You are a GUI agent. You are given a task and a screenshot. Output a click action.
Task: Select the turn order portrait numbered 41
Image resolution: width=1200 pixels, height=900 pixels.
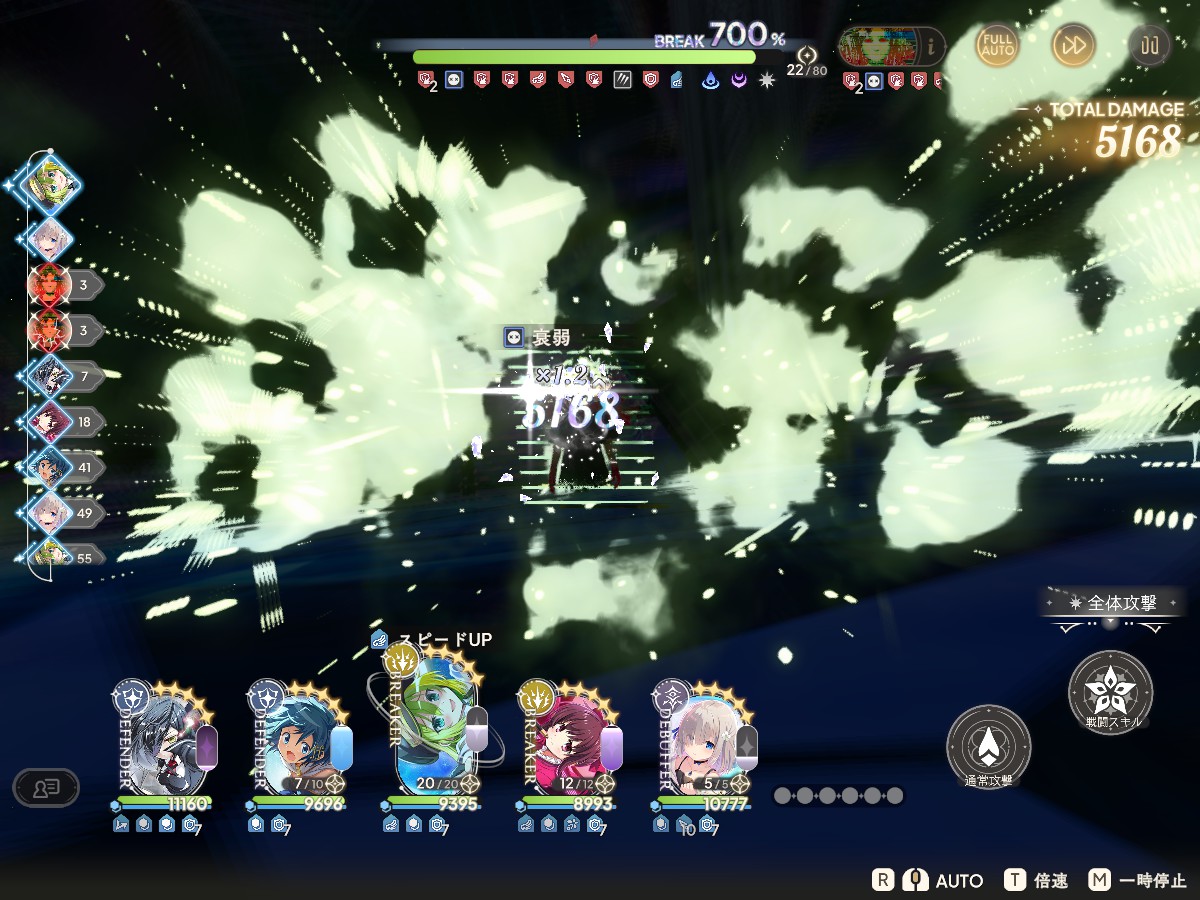[50, 467]
